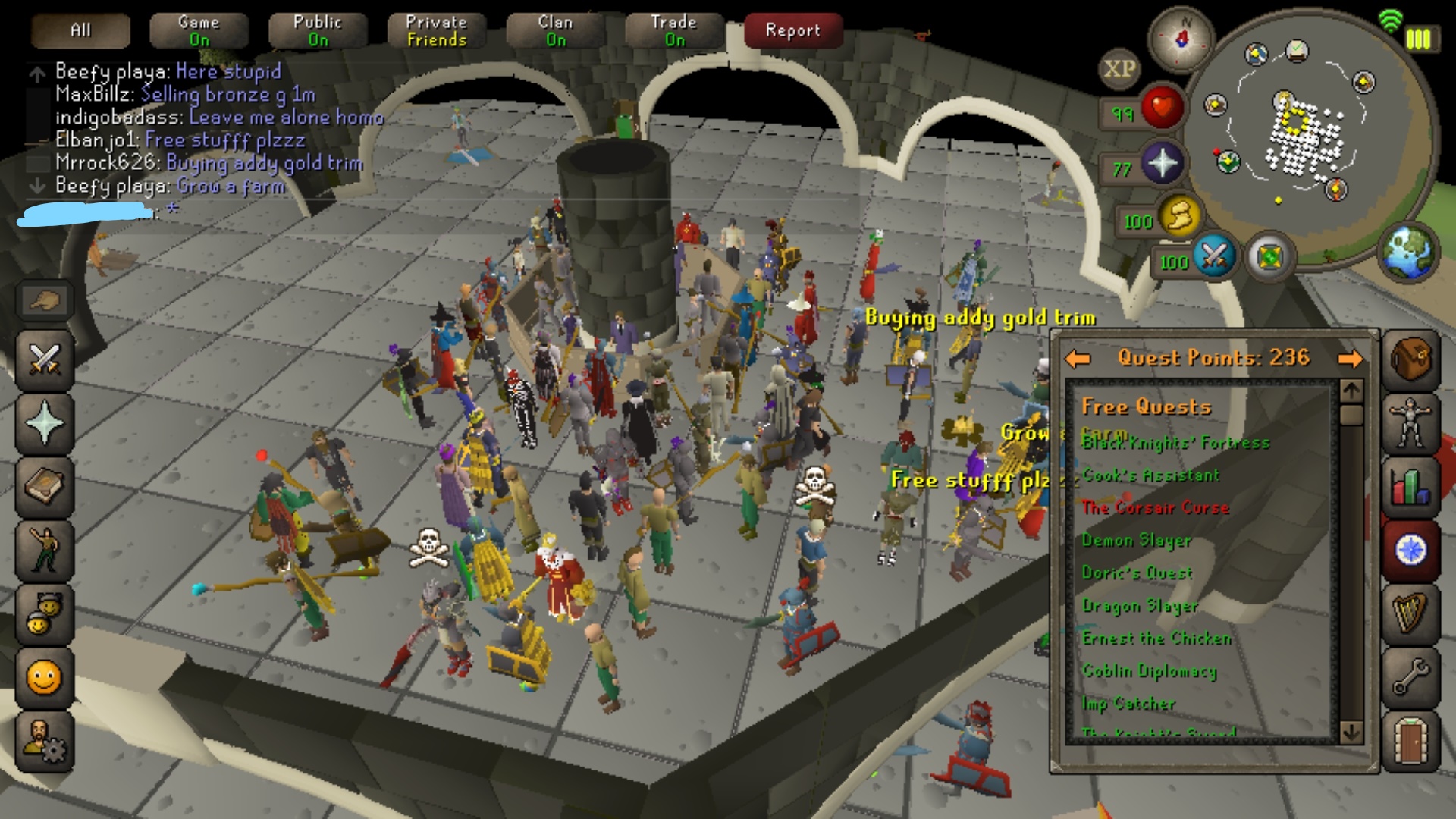
Task: Select the All chat tab
Action: click(x=80, y=30)
